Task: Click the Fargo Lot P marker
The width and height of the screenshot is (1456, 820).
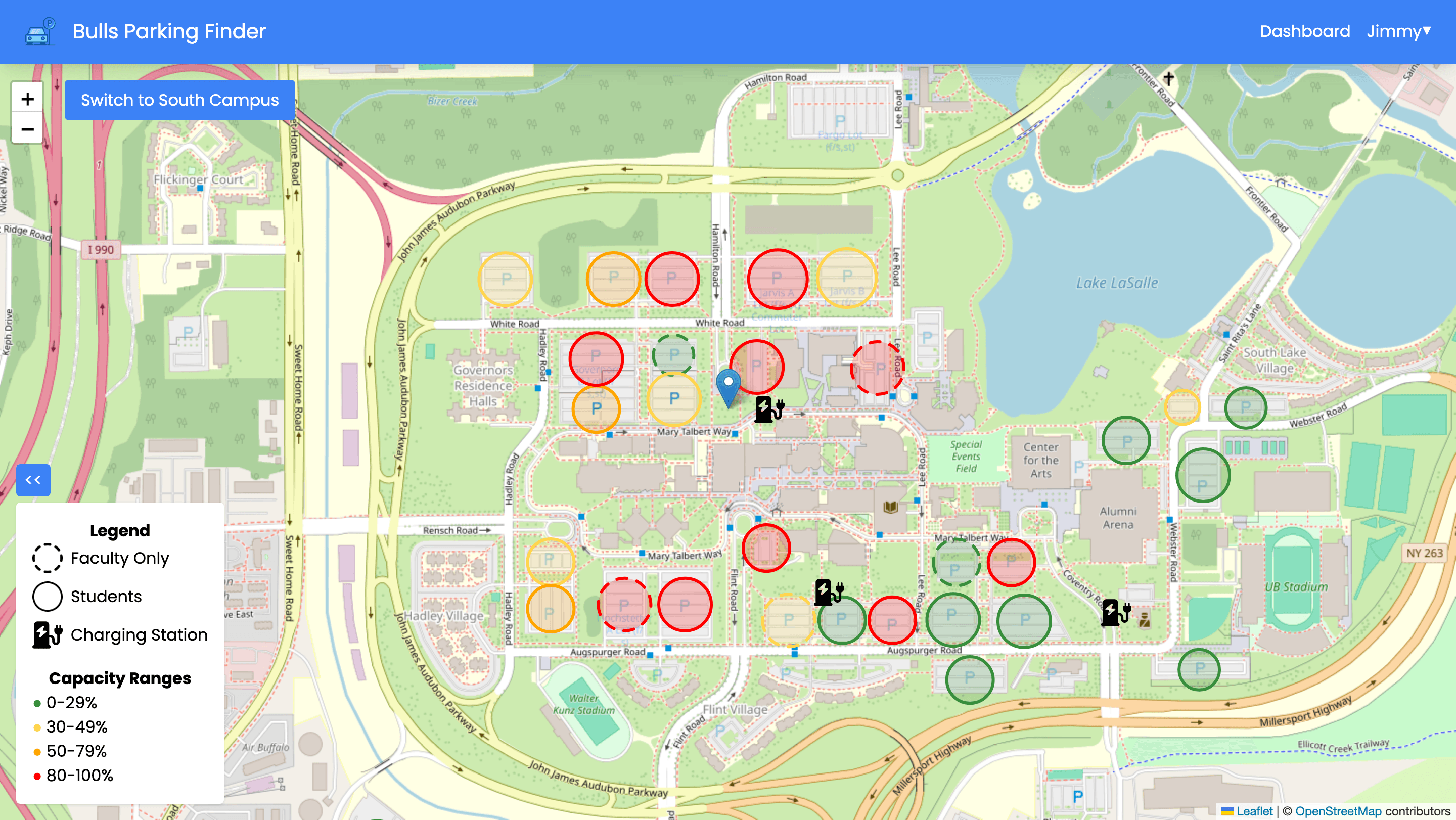Action: coord(840,120)
